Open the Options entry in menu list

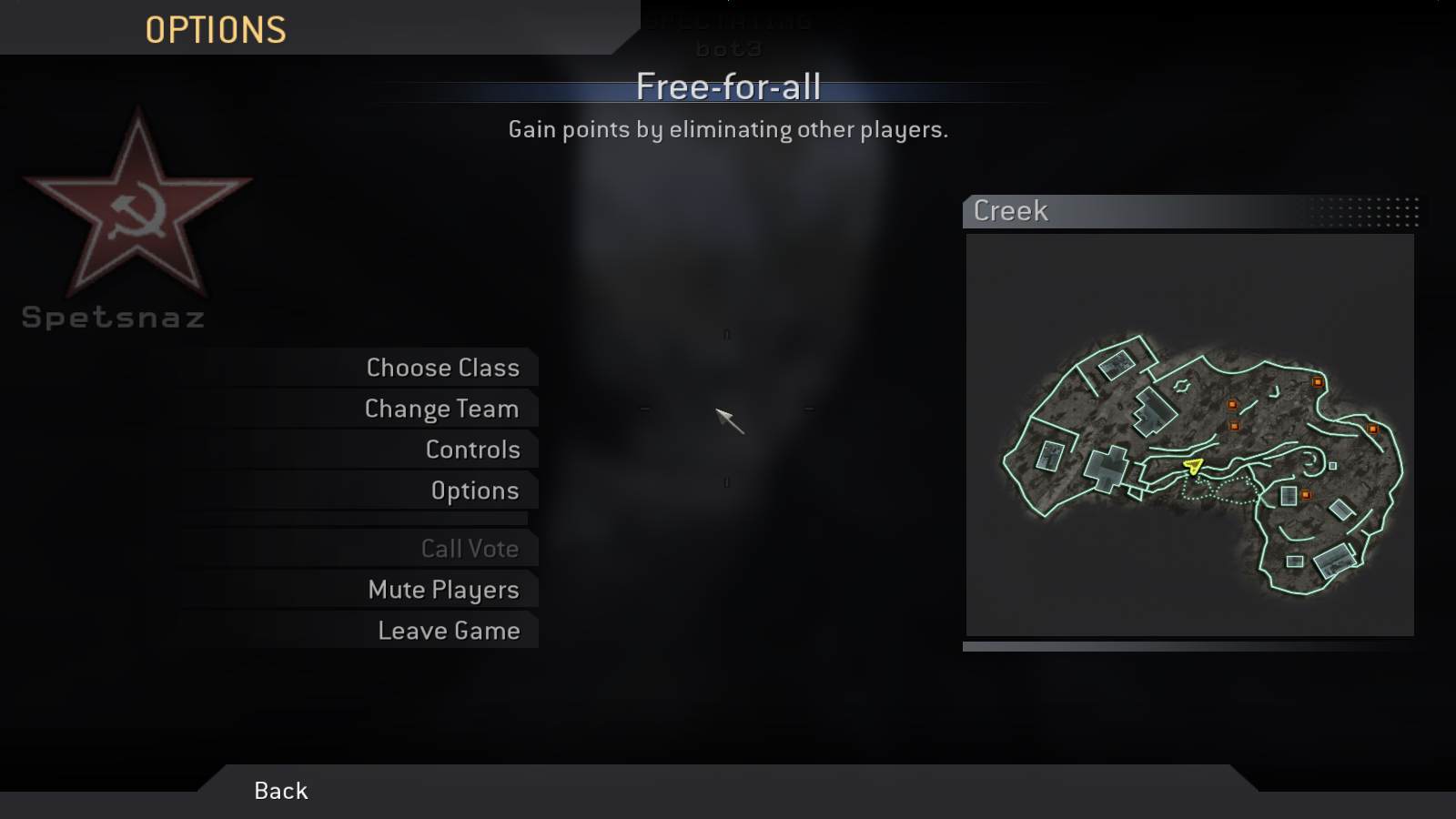pyautogui.click(x=474, y=490)
